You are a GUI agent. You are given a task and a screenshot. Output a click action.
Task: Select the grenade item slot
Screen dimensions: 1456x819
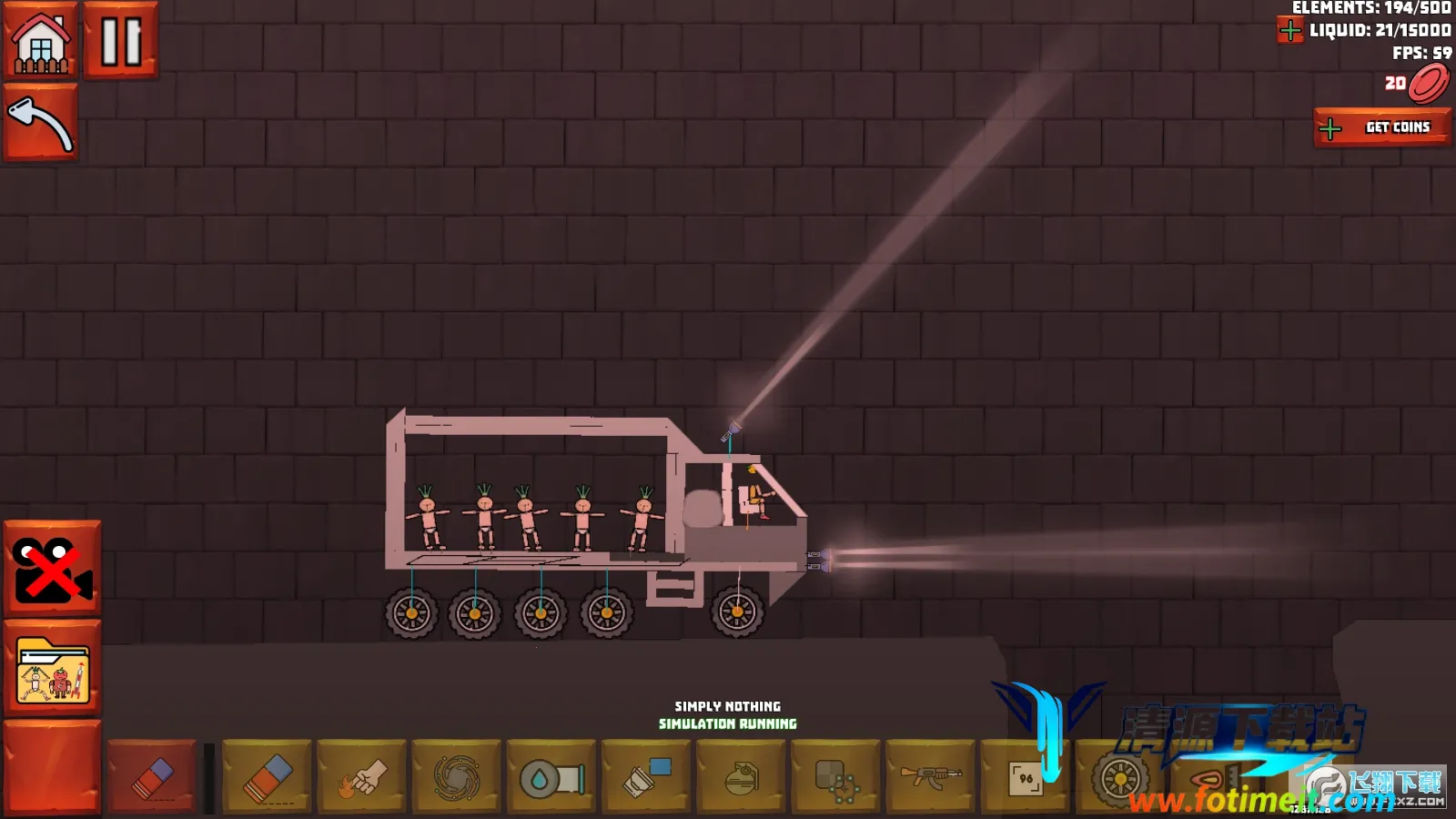[x=741, y=776]
